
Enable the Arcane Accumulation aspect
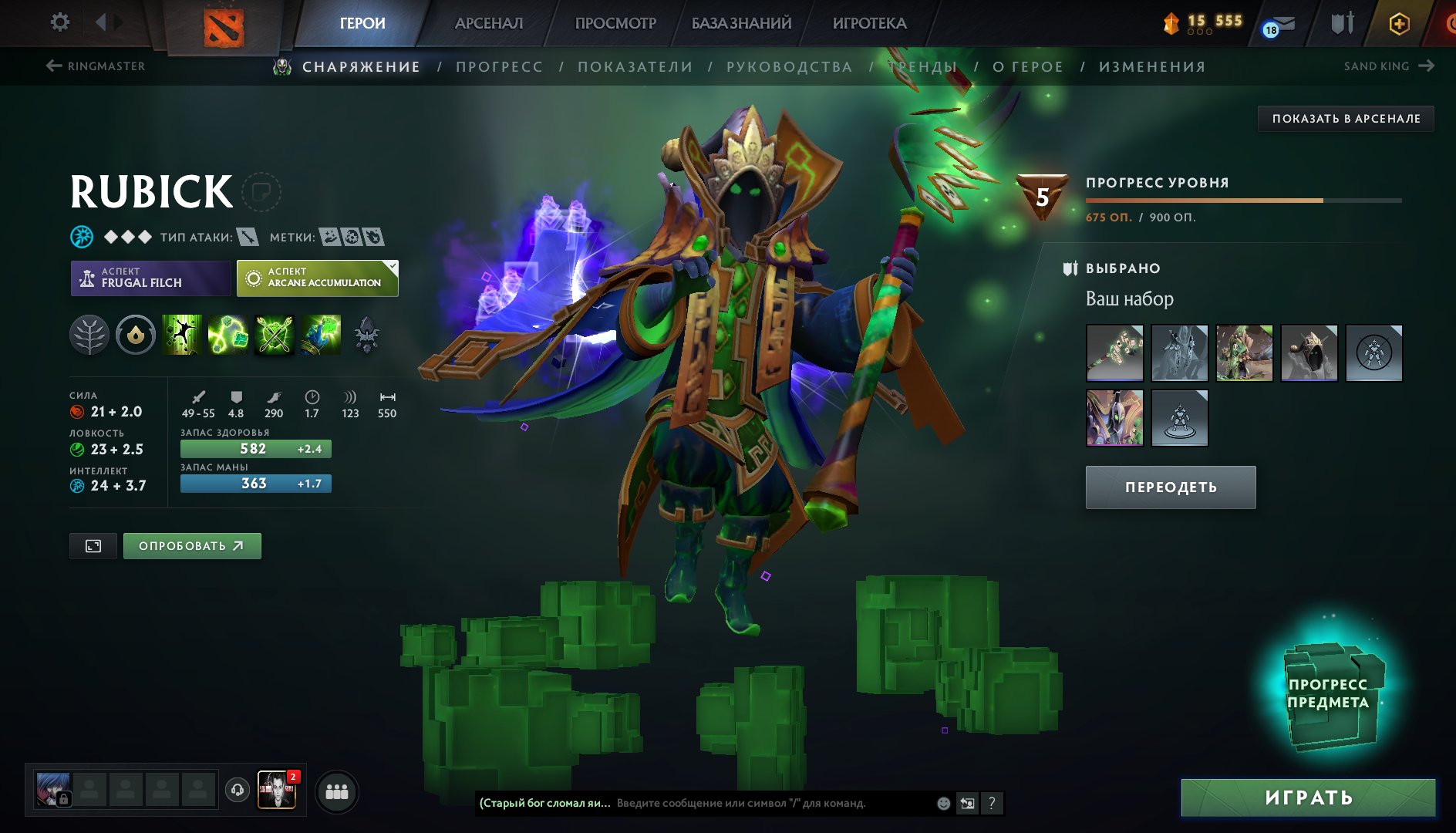tap(316, 278)
